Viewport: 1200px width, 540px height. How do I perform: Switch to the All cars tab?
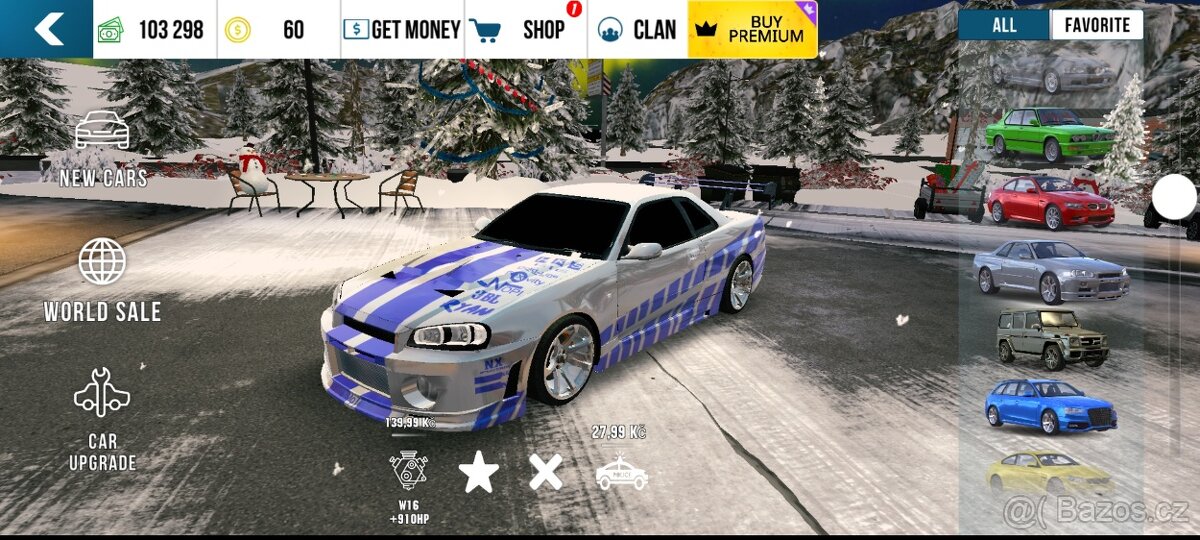(x=1004, y=26)
